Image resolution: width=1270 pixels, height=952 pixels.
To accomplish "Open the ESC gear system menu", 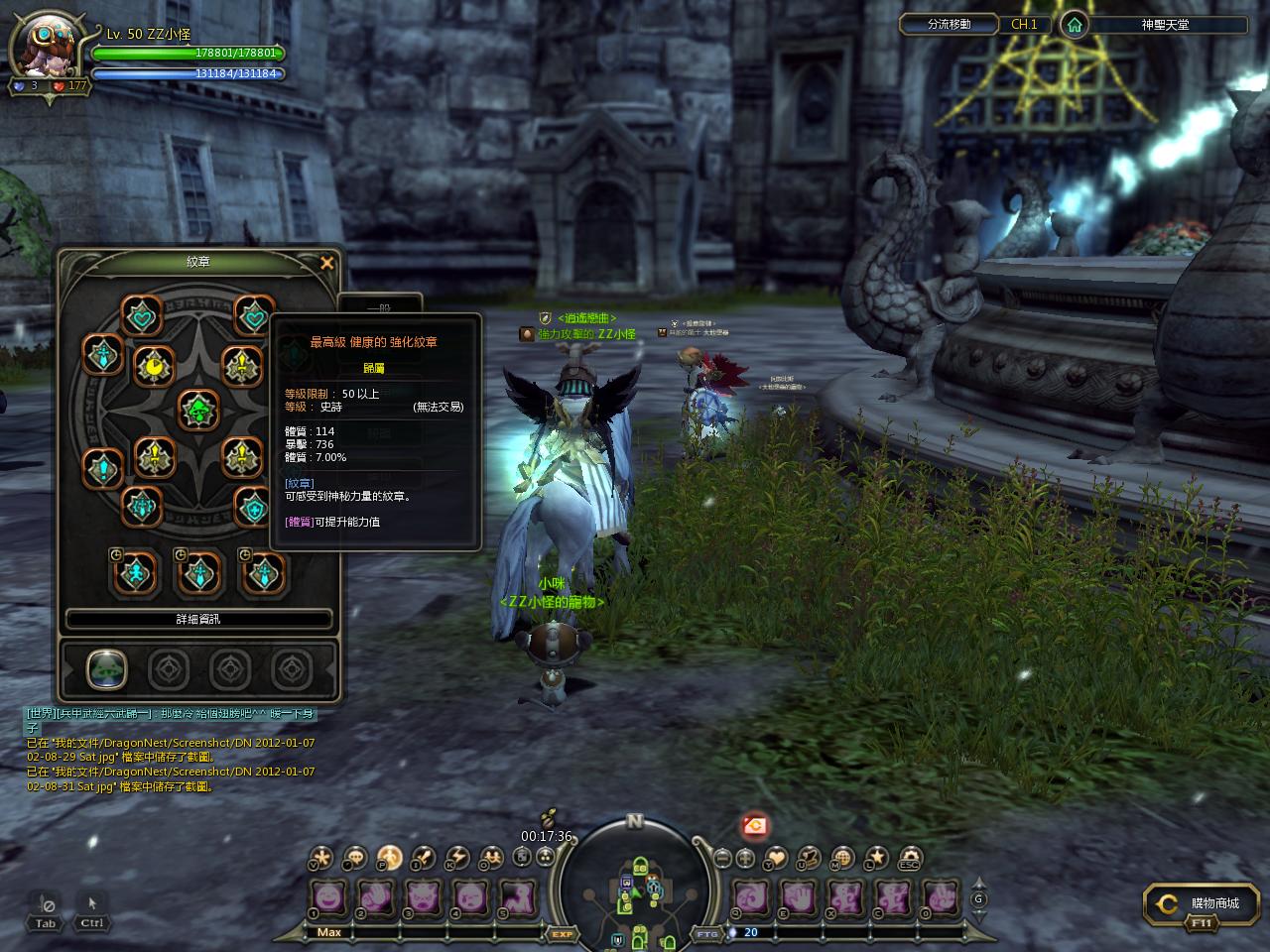I will (909, 858).
